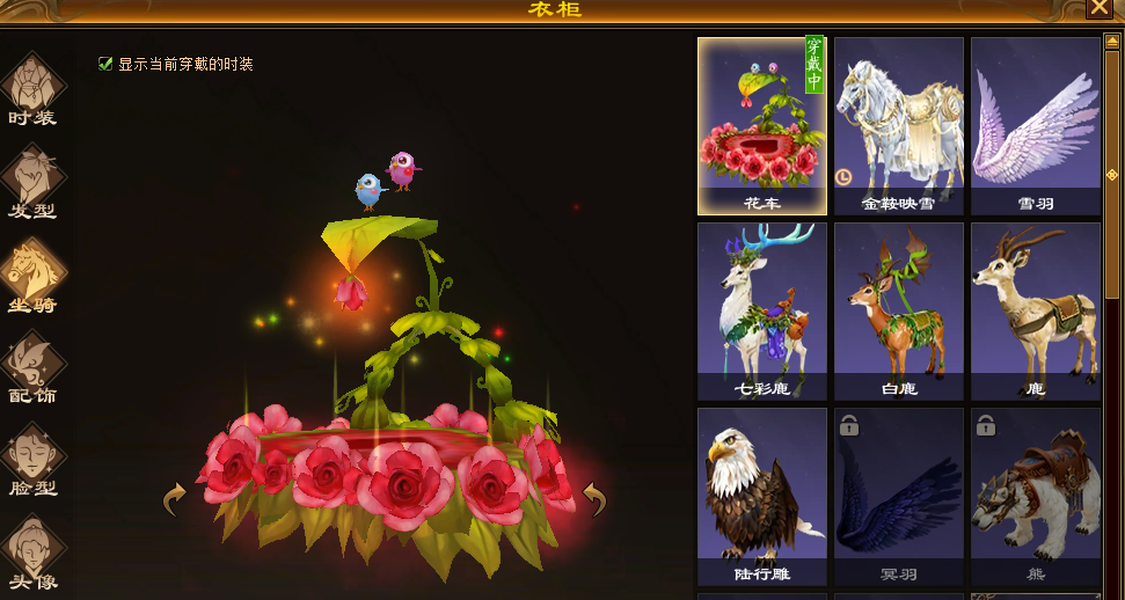This screenshot has width=1125, height=600.
Task: Select the 坐骑 mount tab
Action: tap(33, 275)
